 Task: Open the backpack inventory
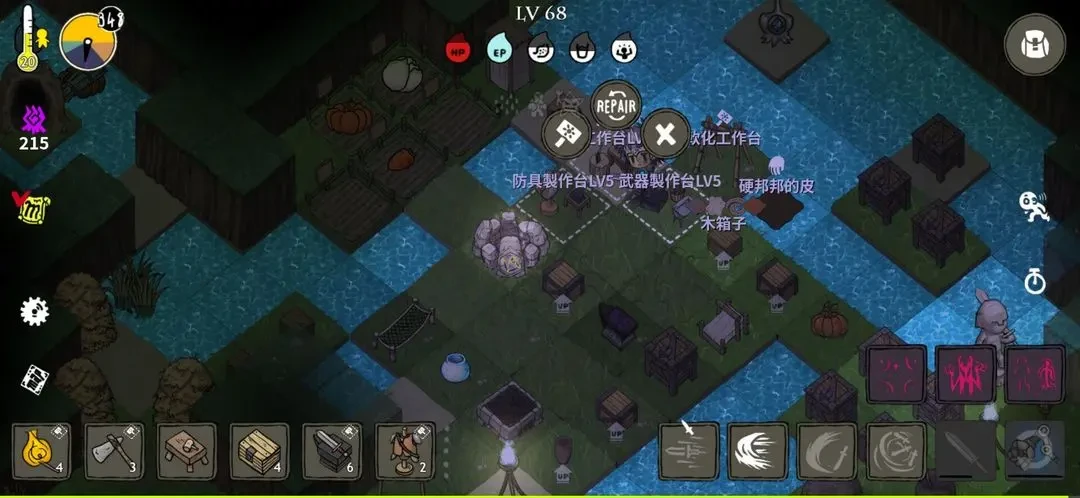coord(1034,45)
